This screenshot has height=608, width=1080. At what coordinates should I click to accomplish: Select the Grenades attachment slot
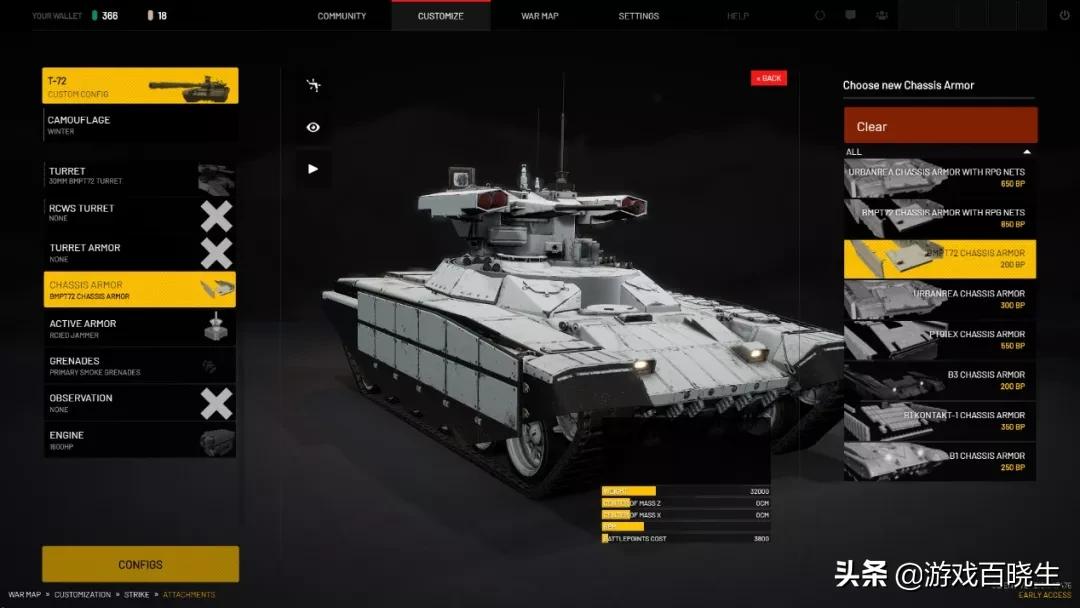point(140,366)
